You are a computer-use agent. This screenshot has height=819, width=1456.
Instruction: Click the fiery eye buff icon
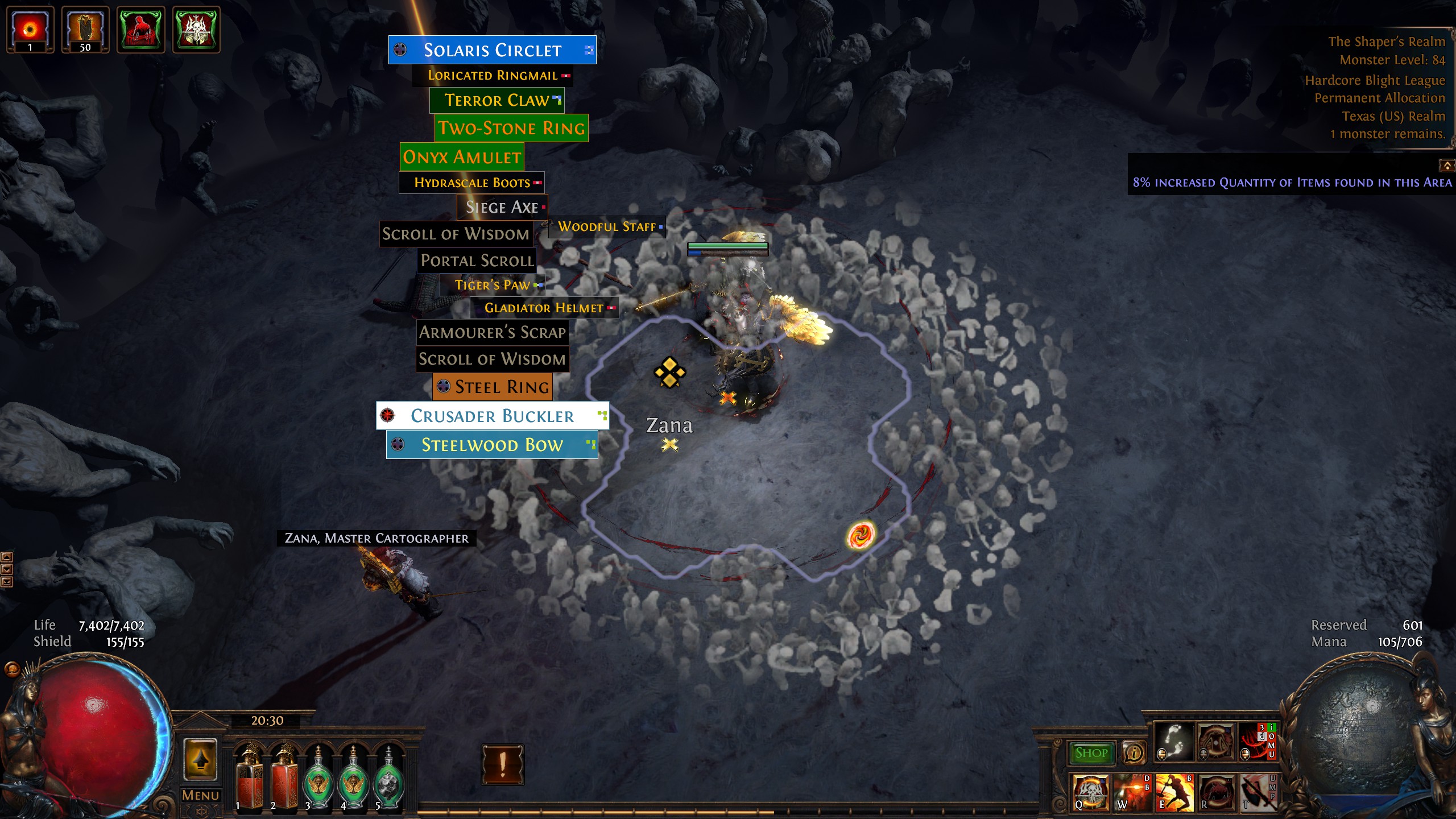30,30
